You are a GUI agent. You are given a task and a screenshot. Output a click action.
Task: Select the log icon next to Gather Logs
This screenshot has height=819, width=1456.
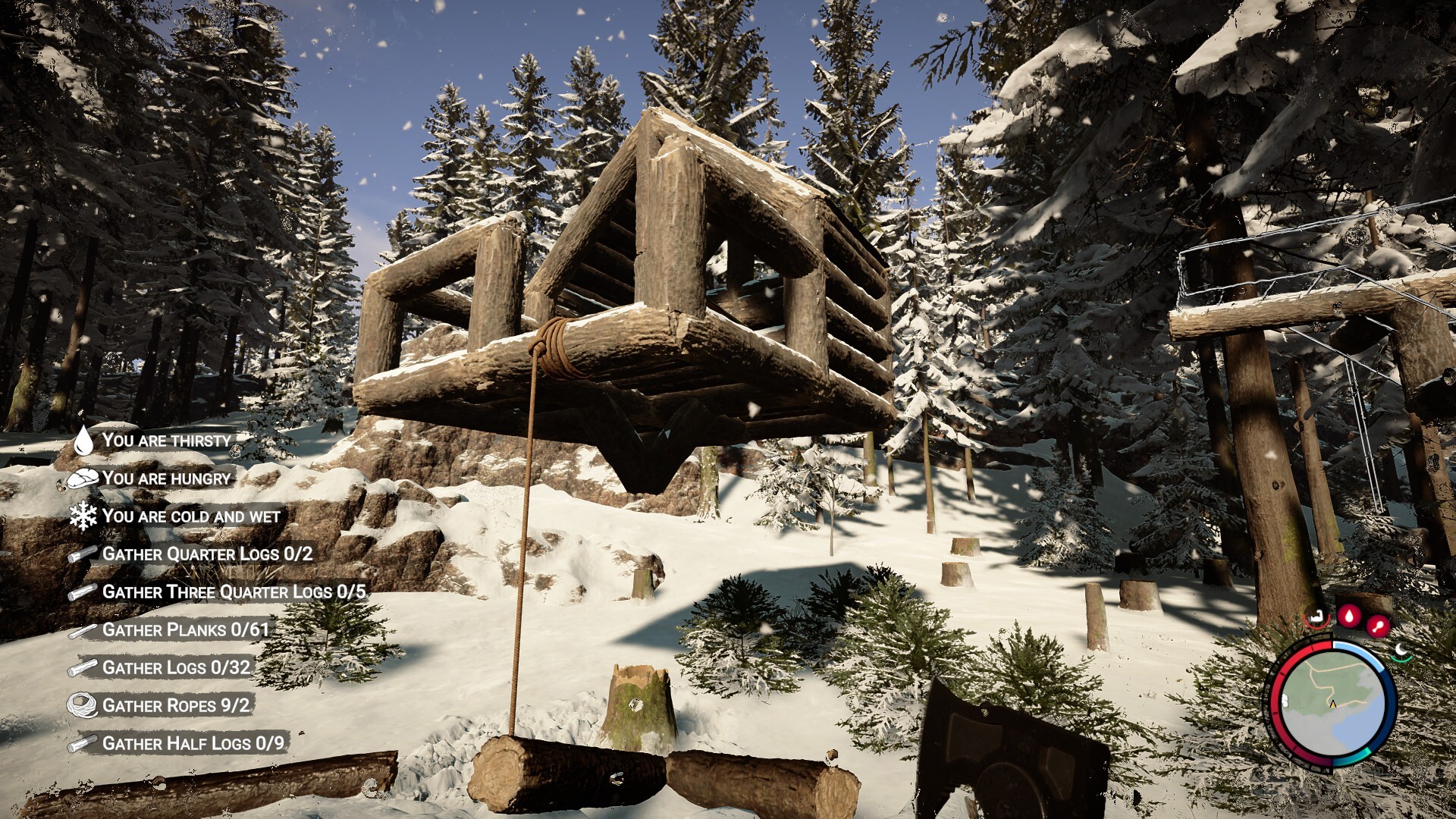pos(82,666)
